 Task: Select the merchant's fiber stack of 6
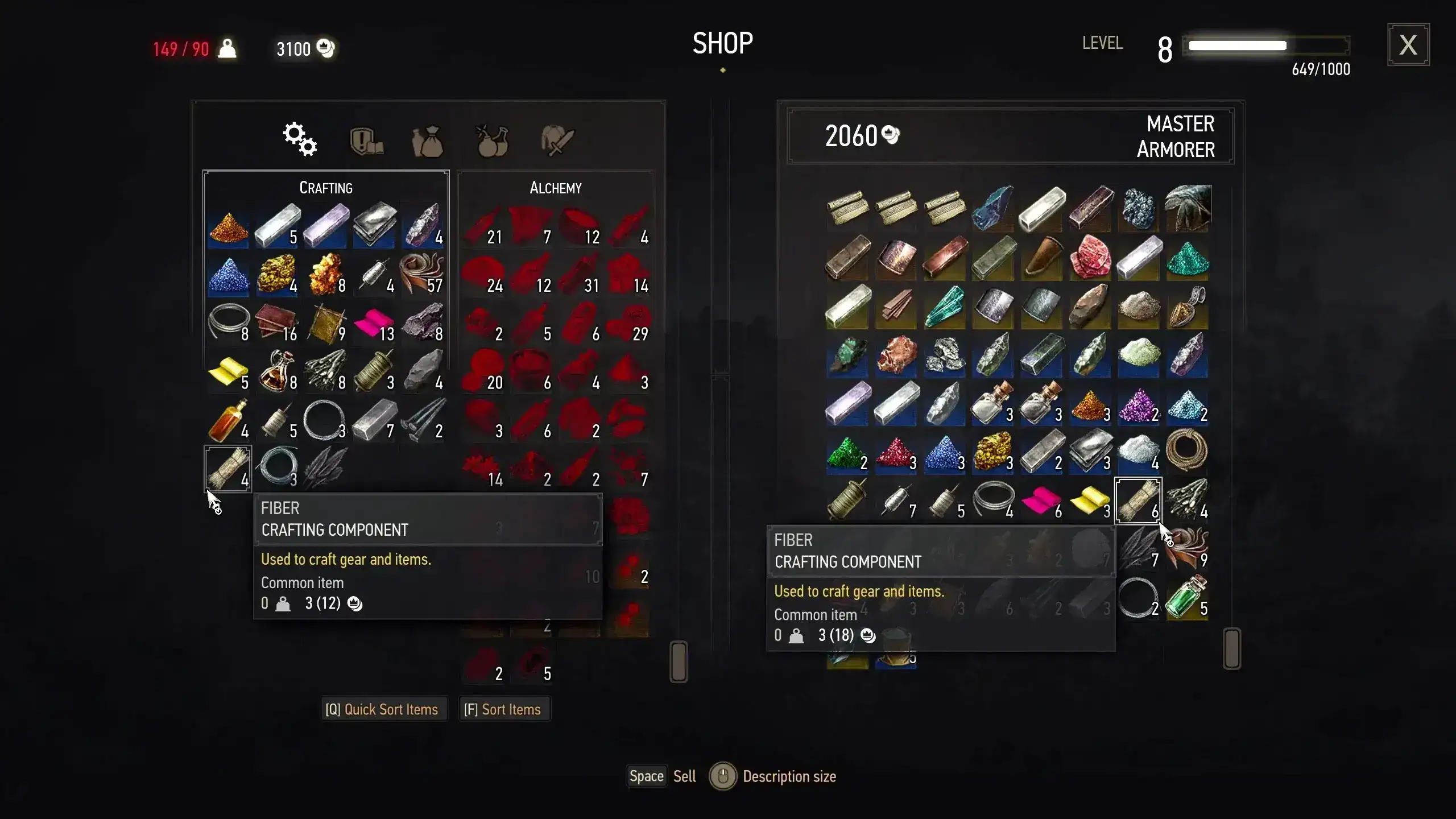click(1137, 500)
